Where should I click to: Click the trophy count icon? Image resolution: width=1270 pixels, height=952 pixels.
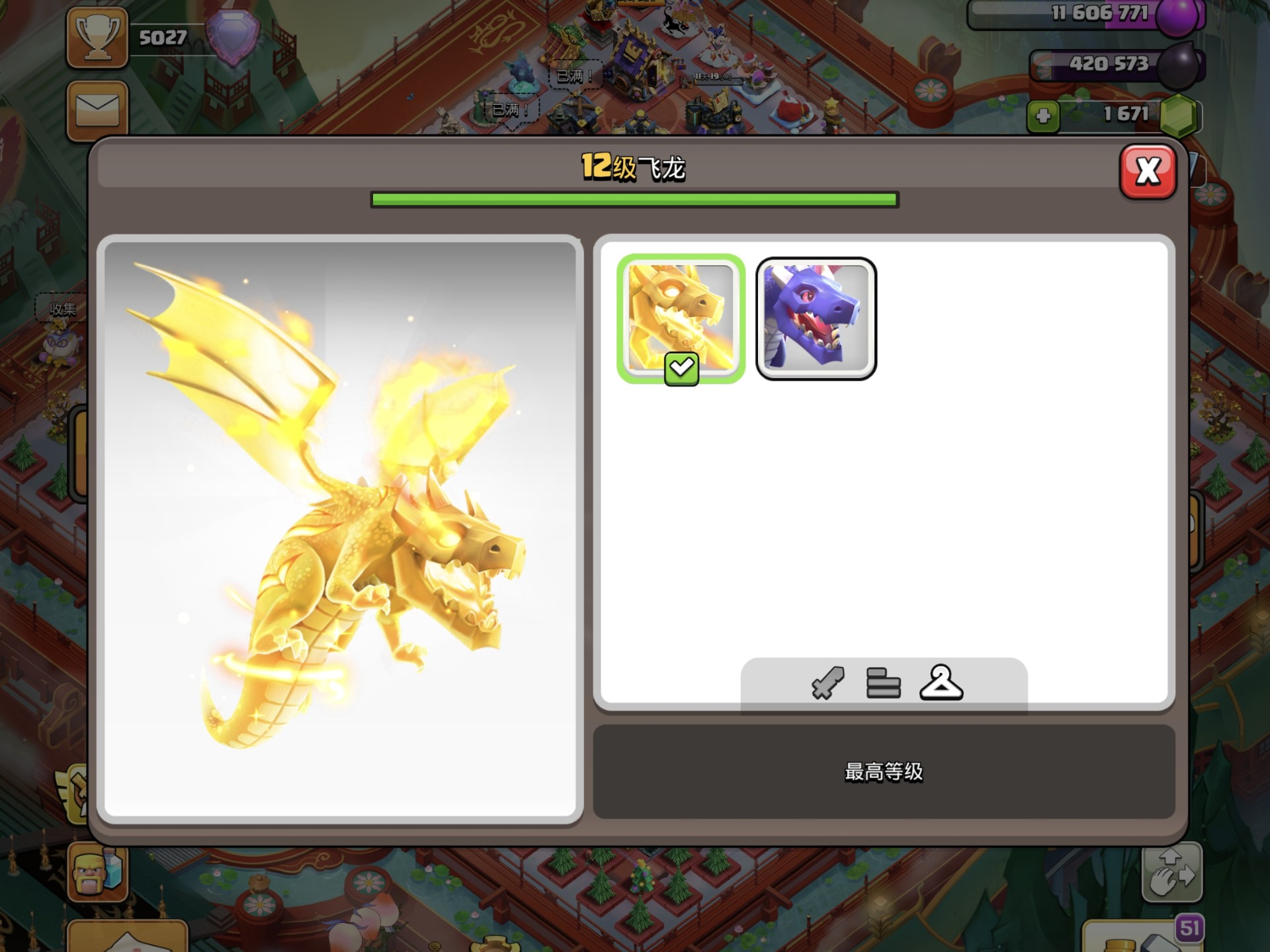tap(97, 38)
